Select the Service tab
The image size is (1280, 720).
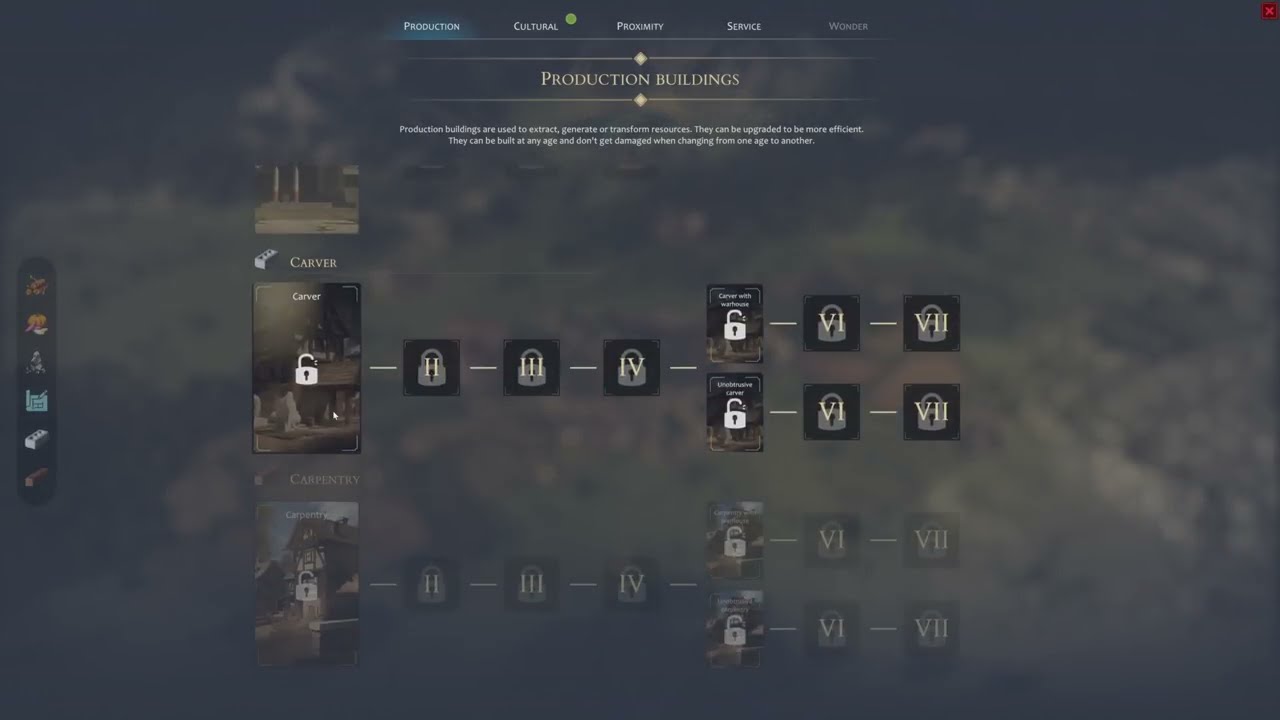click(744, 26)
